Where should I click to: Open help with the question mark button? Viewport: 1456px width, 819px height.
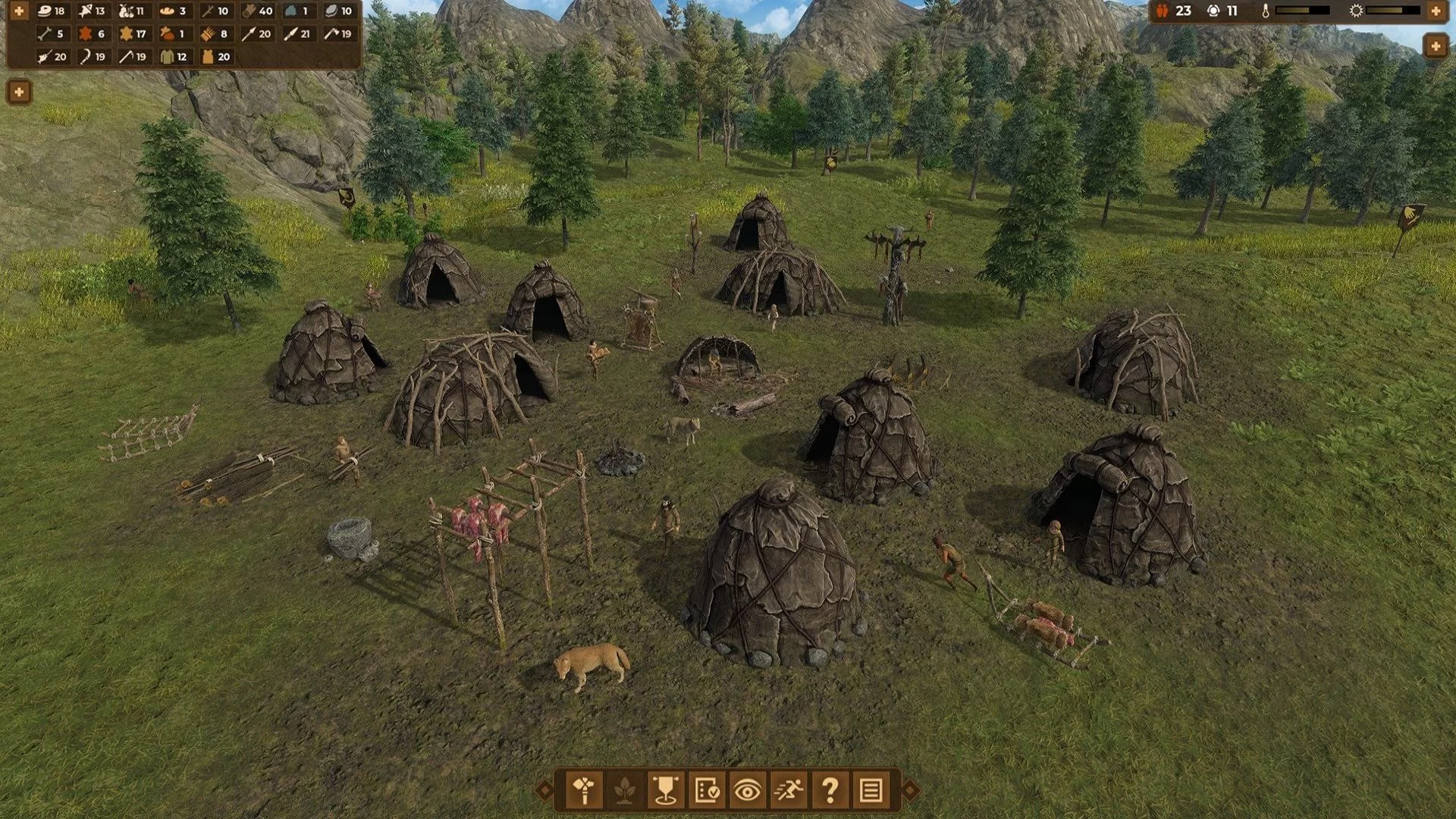pyautogui.click(x=830, y=791)
